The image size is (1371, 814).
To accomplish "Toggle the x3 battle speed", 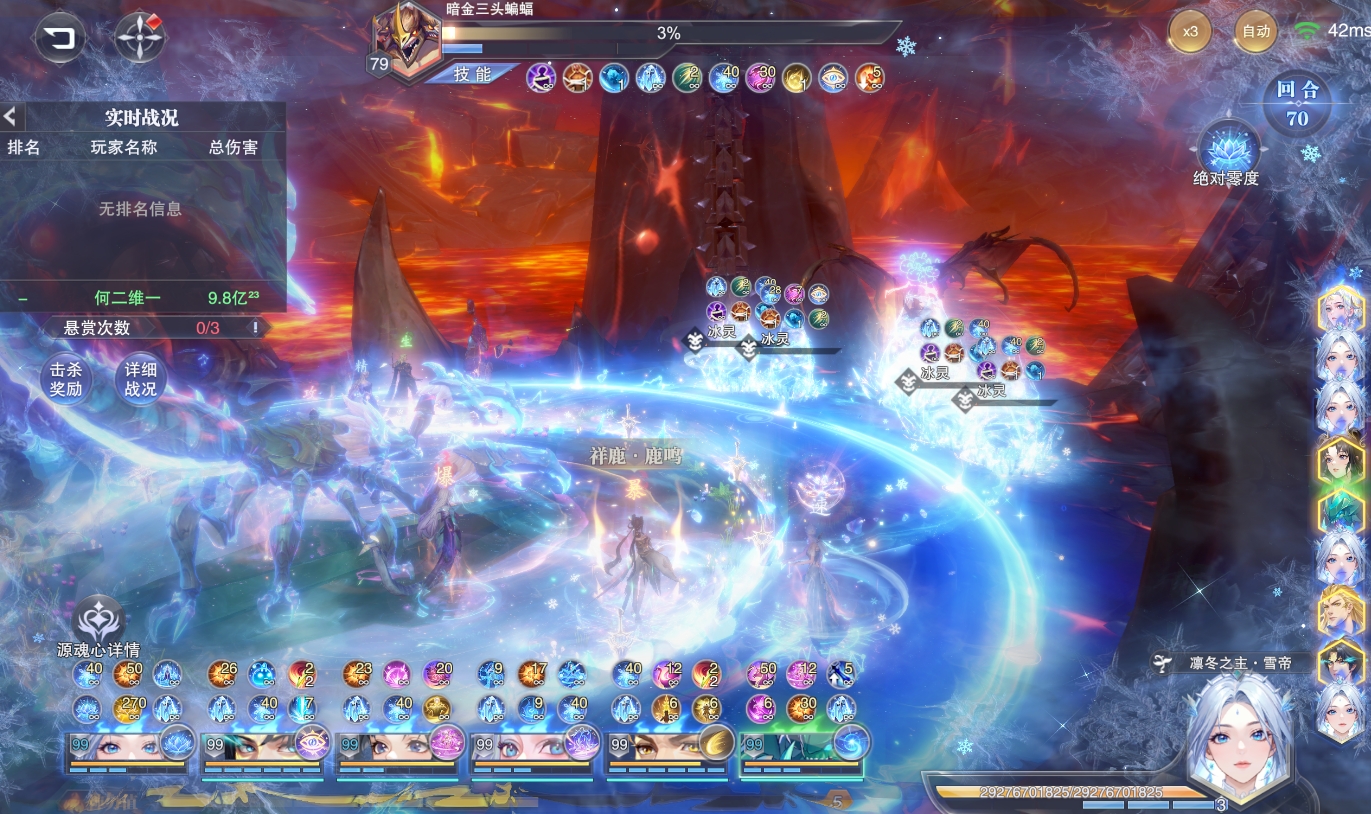I will (x=1190, y=31).
